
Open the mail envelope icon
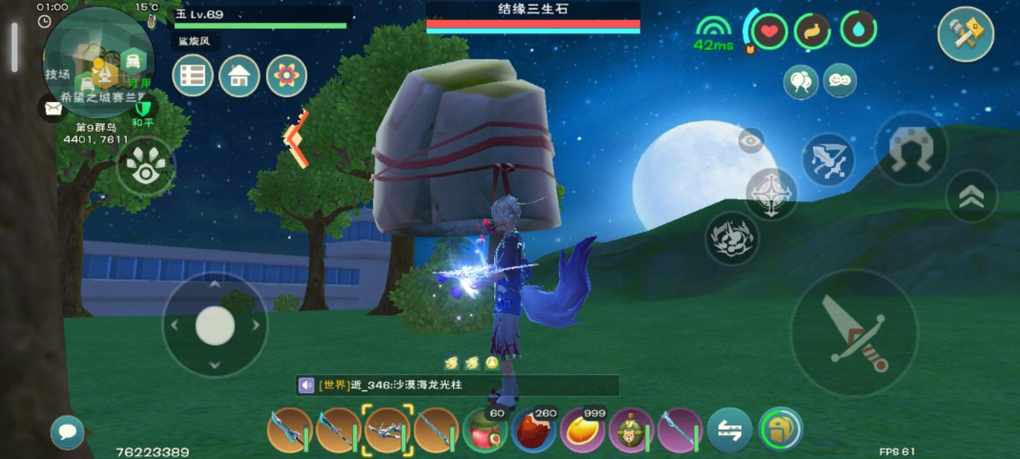click(x=51, y=107)
